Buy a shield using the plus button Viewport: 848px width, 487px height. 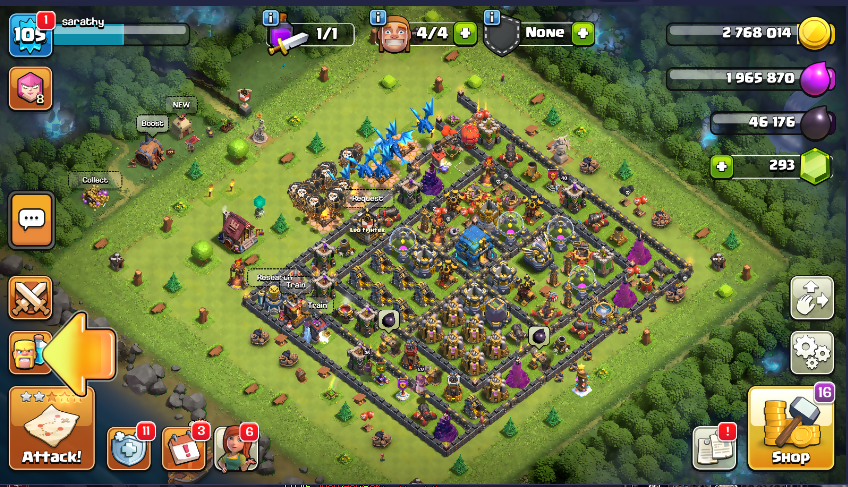pos(582,33)
